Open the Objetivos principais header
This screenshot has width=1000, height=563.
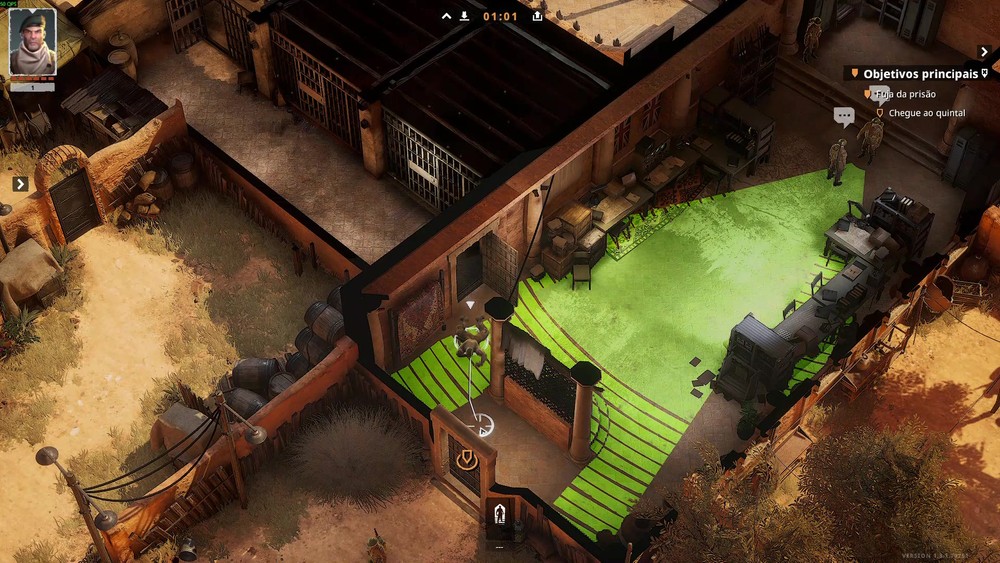pyautogui.click(x=919, y=73)
